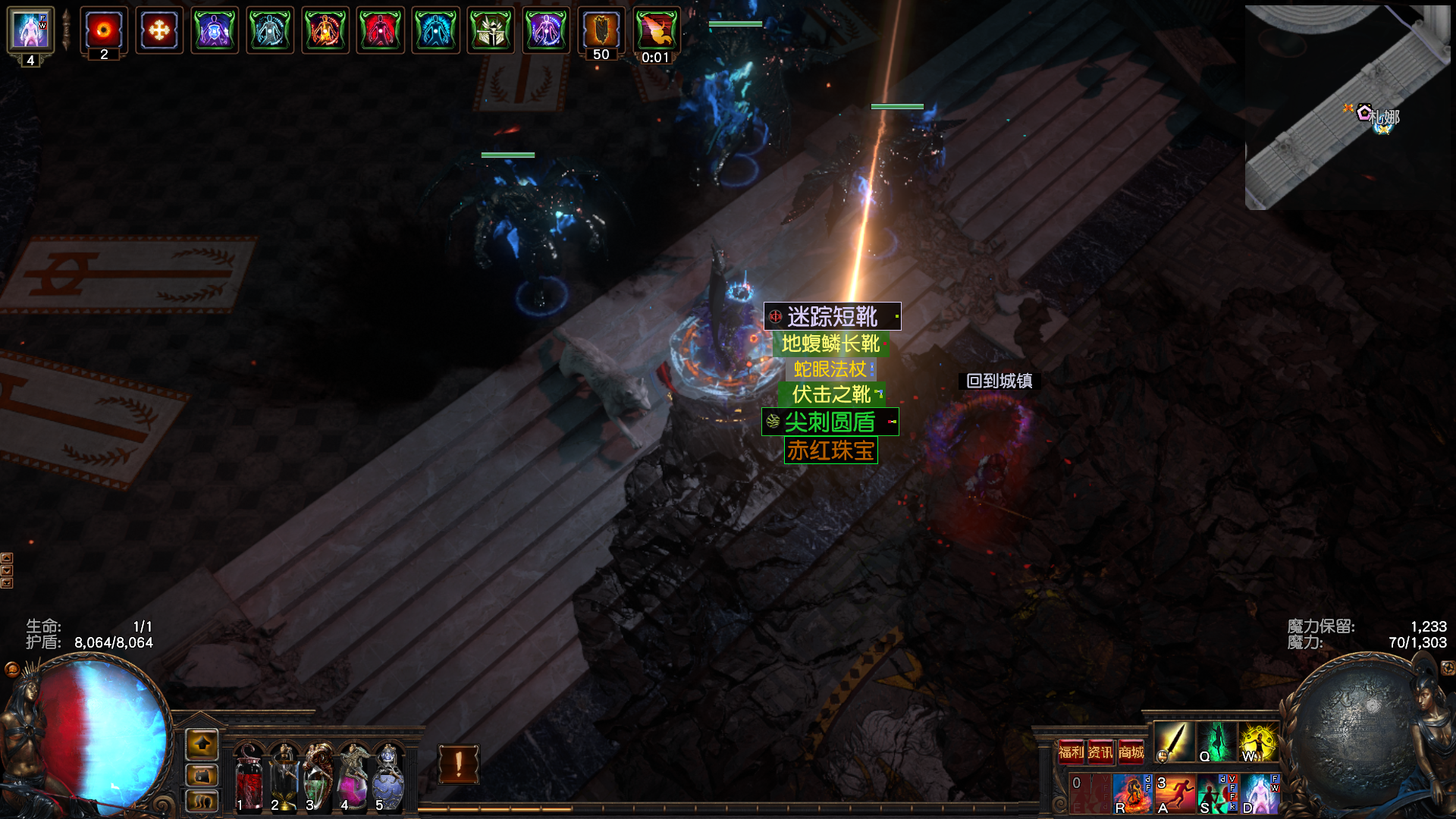The width and height of the screenshot is (1456, 819).
Task: Click the gold up-arrow button beside flasks
Action: tap(202, 745)
